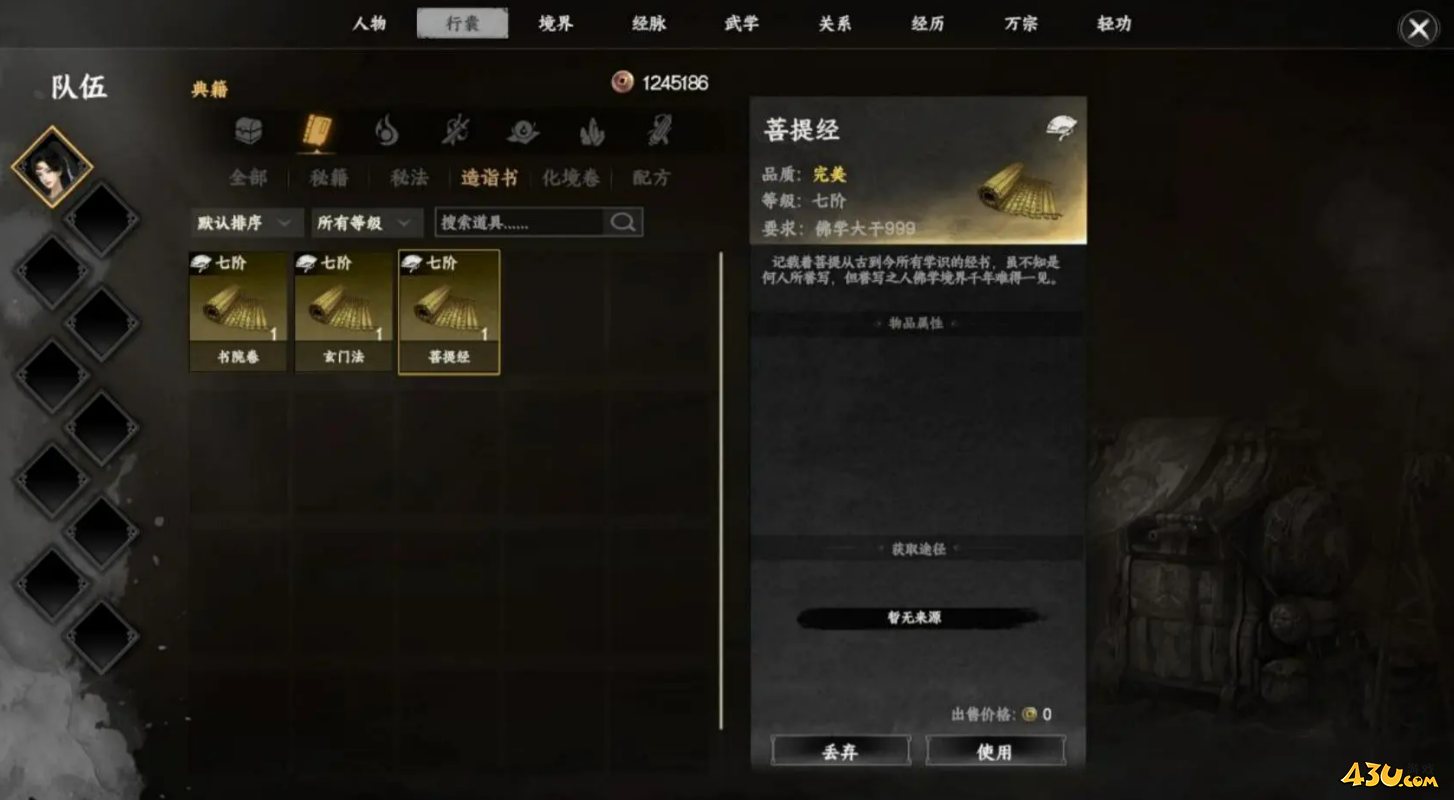Open the 所有等级 level filter dropdown
The width and height of the screenshot is (1454, 800).
(365, 222)
